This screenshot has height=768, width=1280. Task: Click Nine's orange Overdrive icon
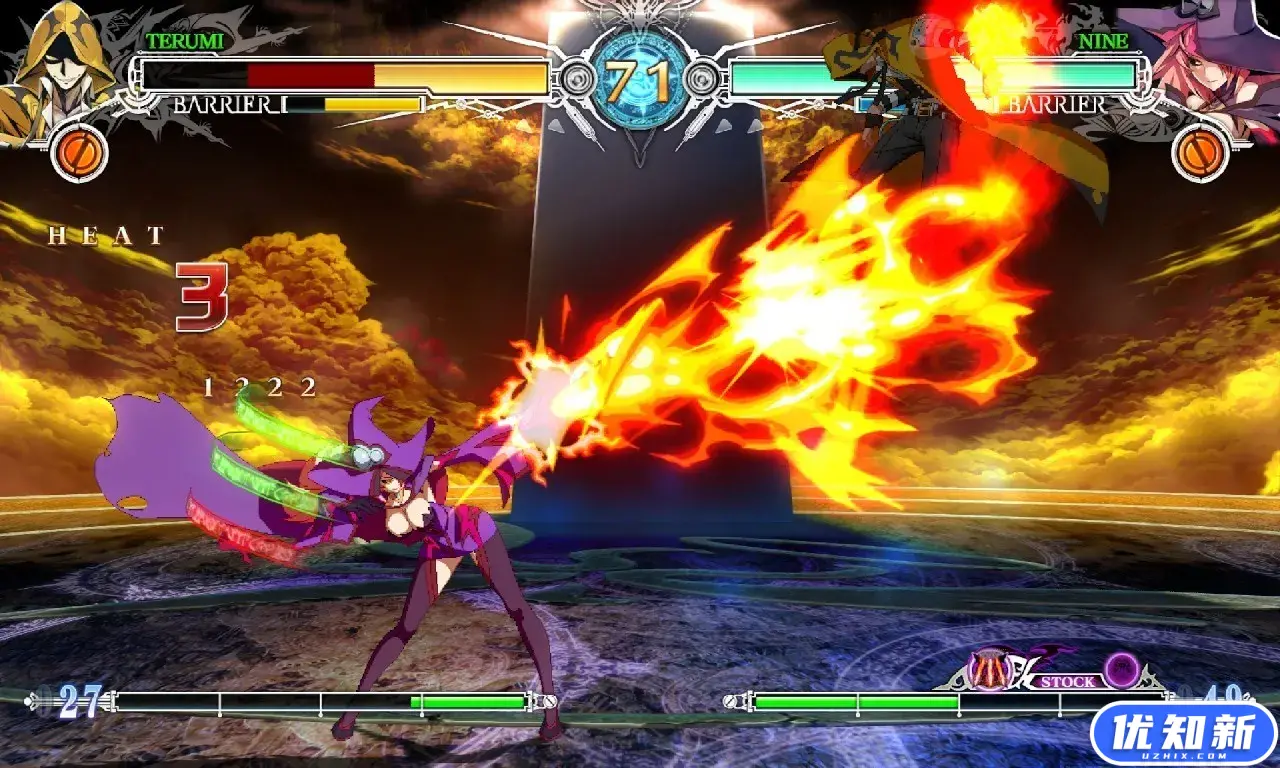(1201, 153)
